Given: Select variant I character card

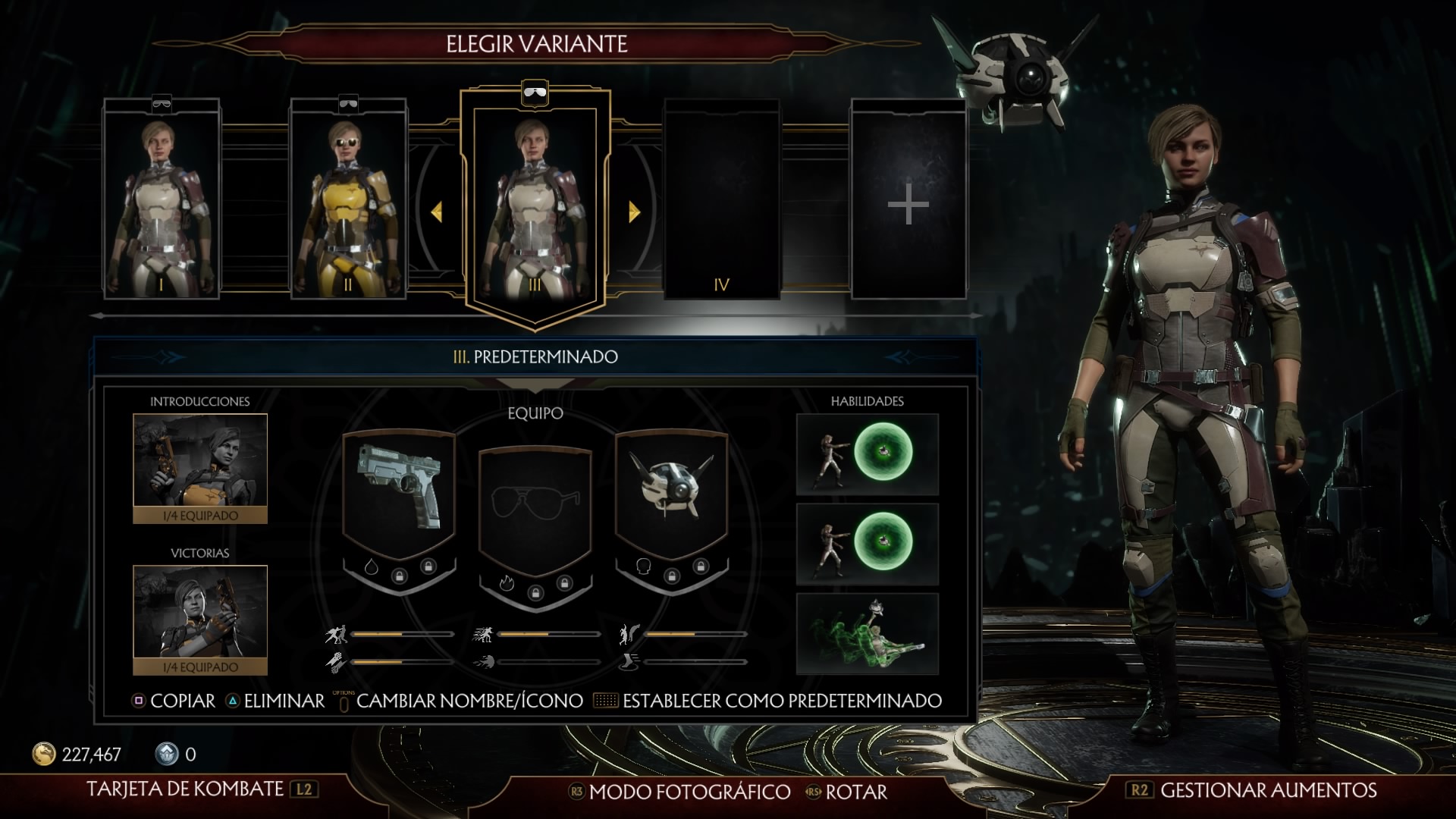Looking at the screenshot, I should point(162,199).
